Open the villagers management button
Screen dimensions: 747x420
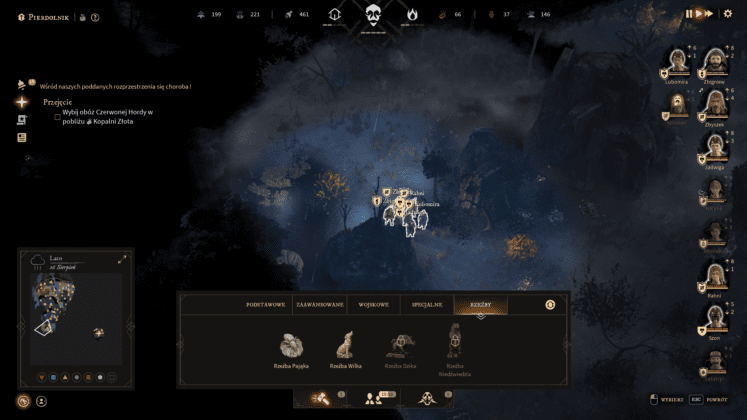[x=375, y=398]
